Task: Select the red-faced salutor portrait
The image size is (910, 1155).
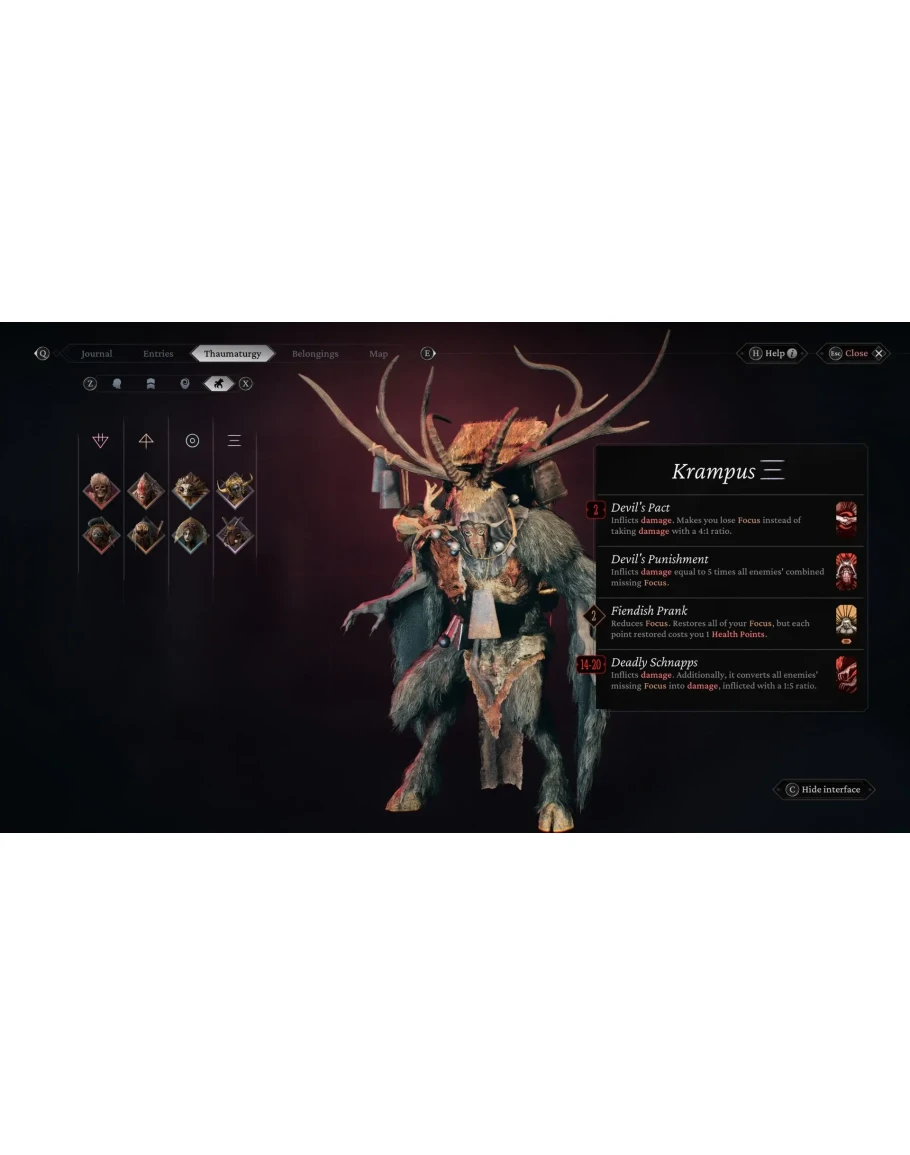Action: pyautogui.click(x=146, y=491)
